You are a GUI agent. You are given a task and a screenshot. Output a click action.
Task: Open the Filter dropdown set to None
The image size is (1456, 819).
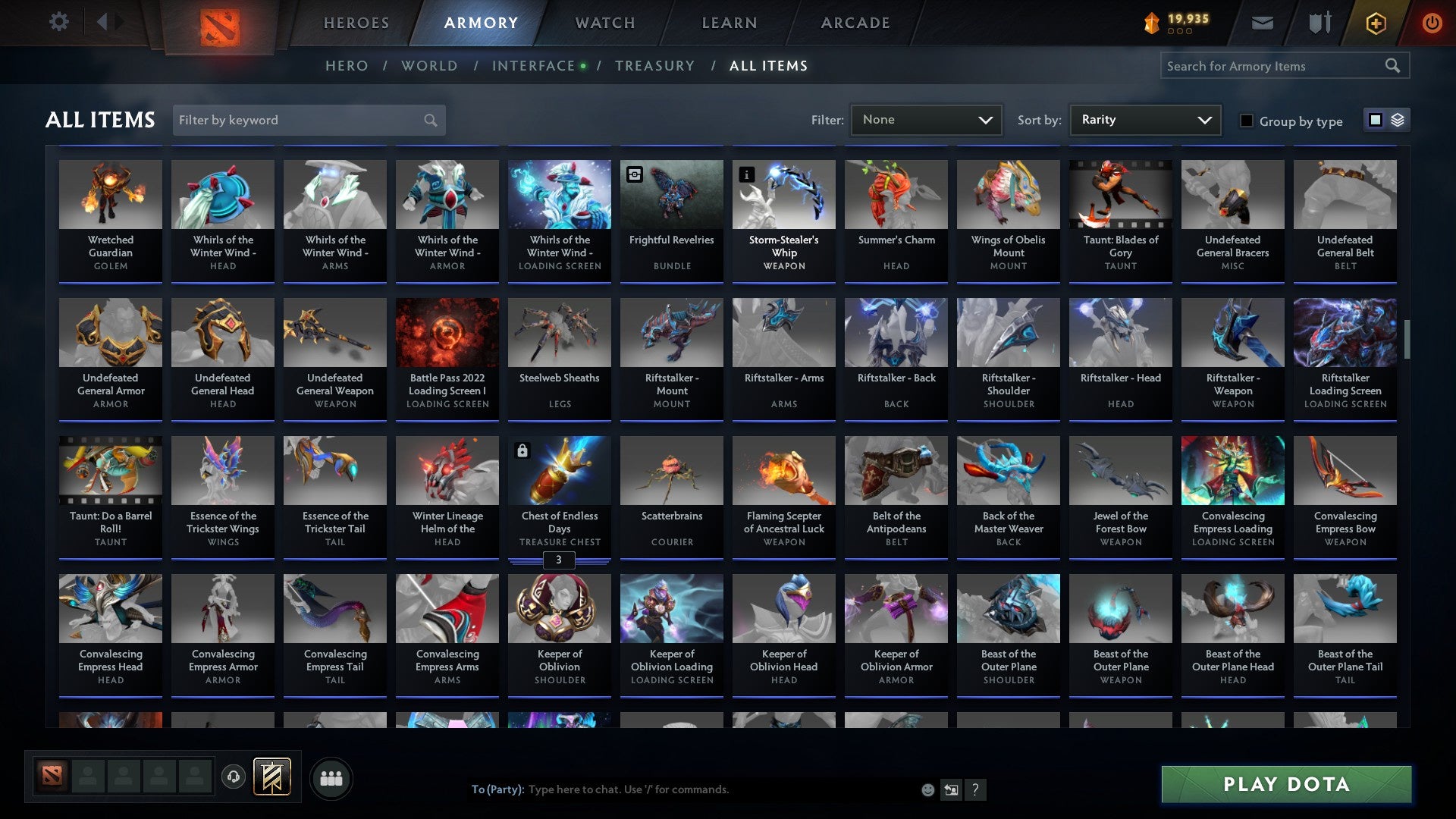coord(926,119)
